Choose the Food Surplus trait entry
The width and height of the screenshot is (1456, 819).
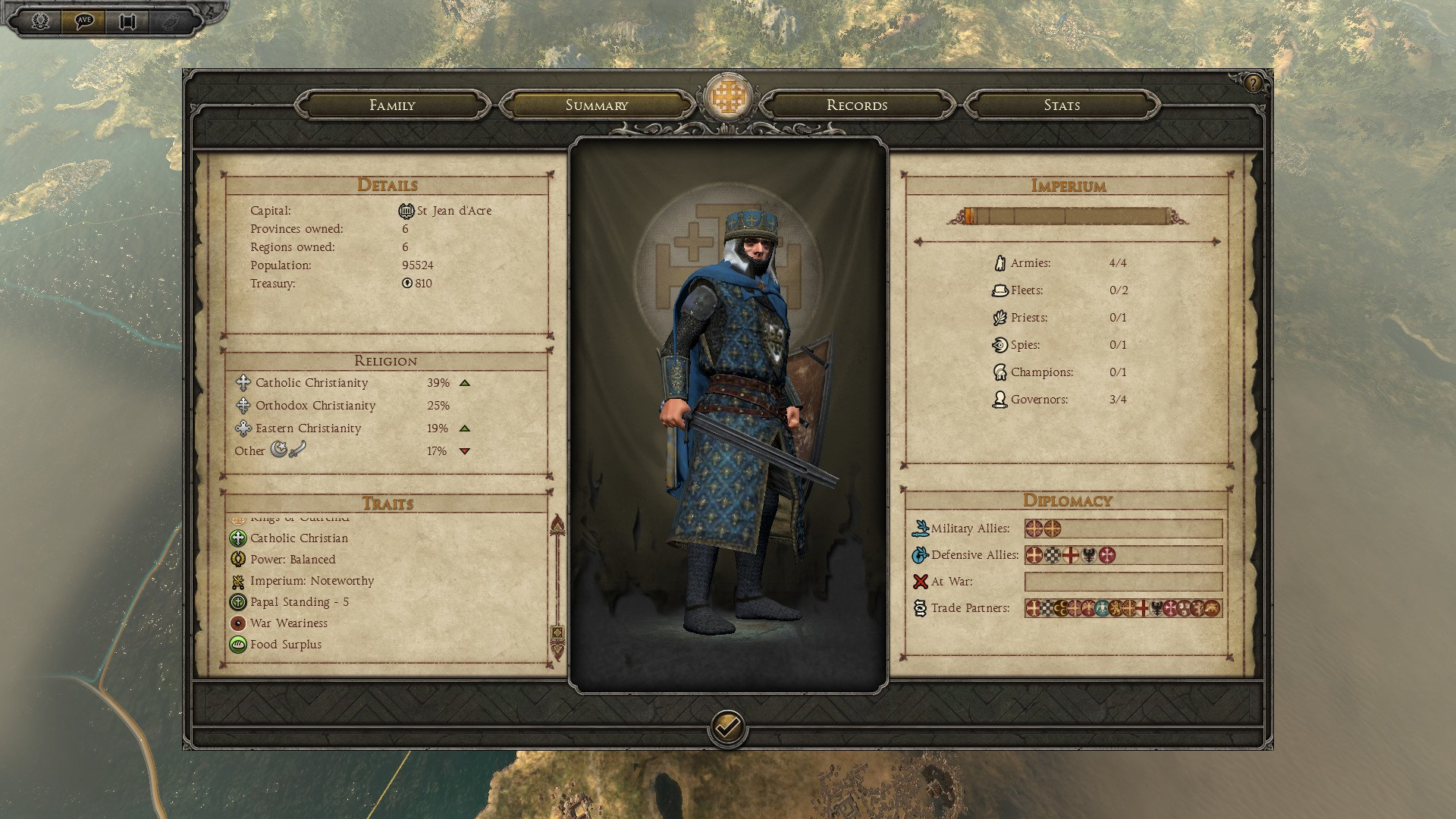point(286,645)
